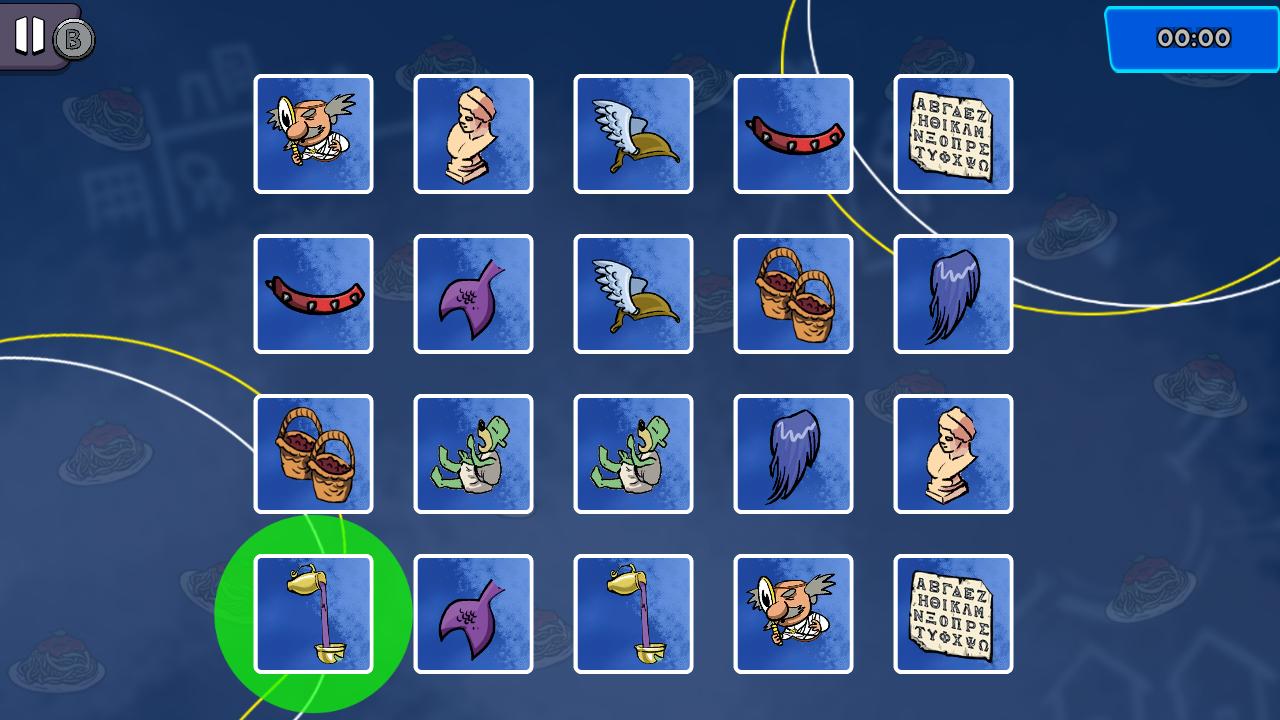Click the old man with magnifying glass card
Screen dimensions: 1280x720
(313, 133)
